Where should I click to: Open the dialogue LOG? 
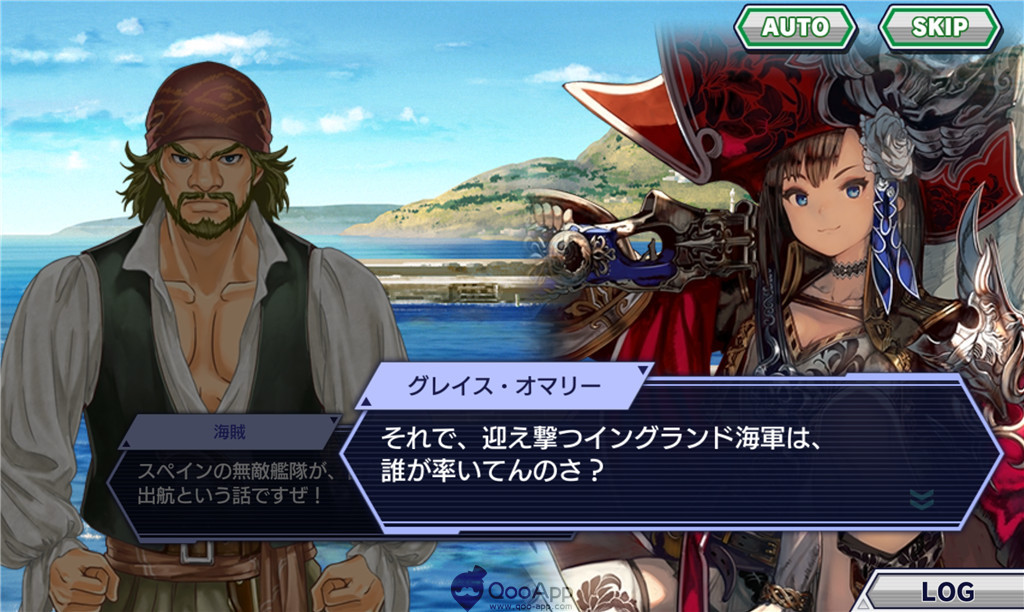point(946,590)
